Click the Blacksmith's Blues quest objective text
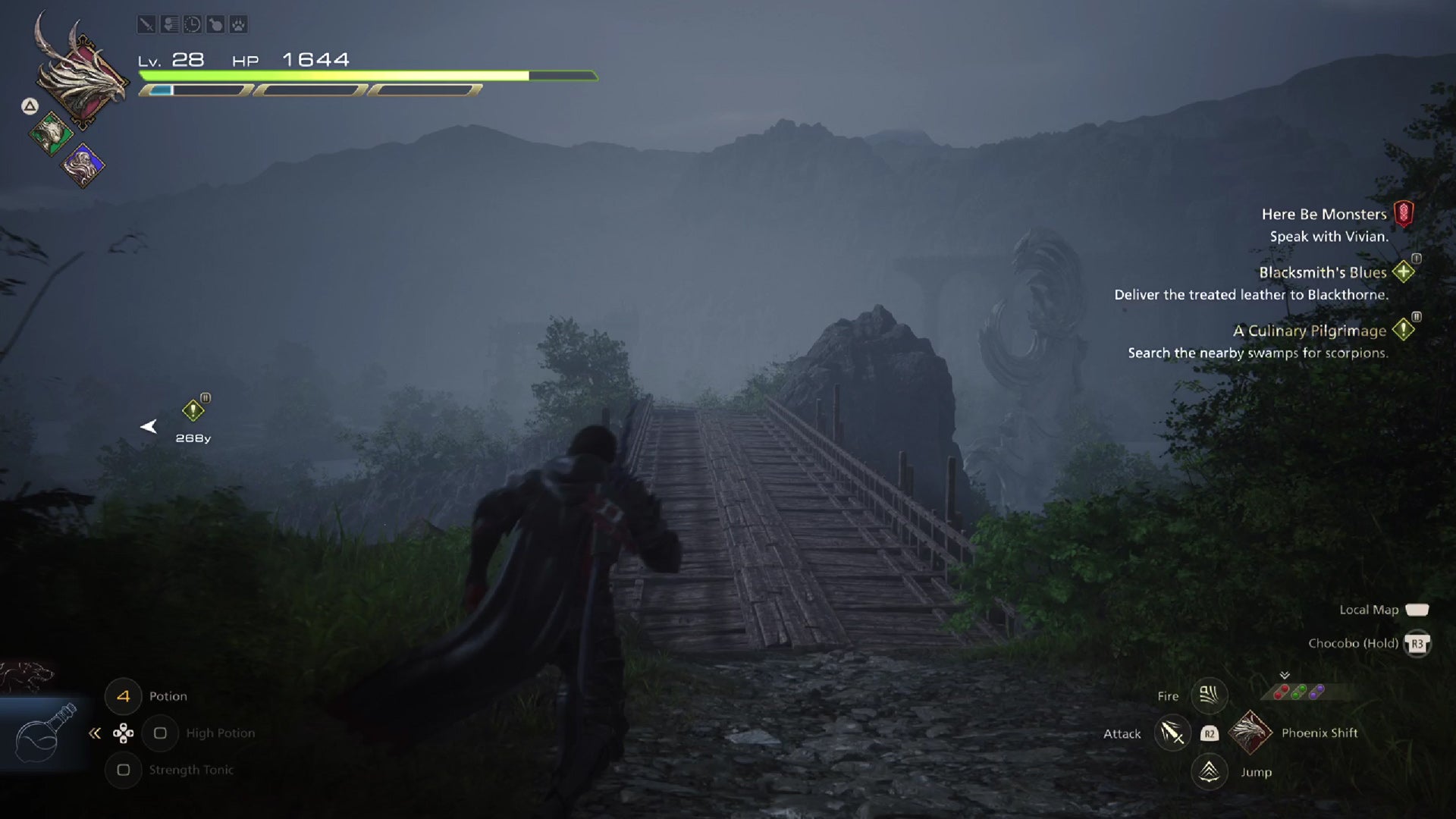1456x819 pixels. (1254, 295)
